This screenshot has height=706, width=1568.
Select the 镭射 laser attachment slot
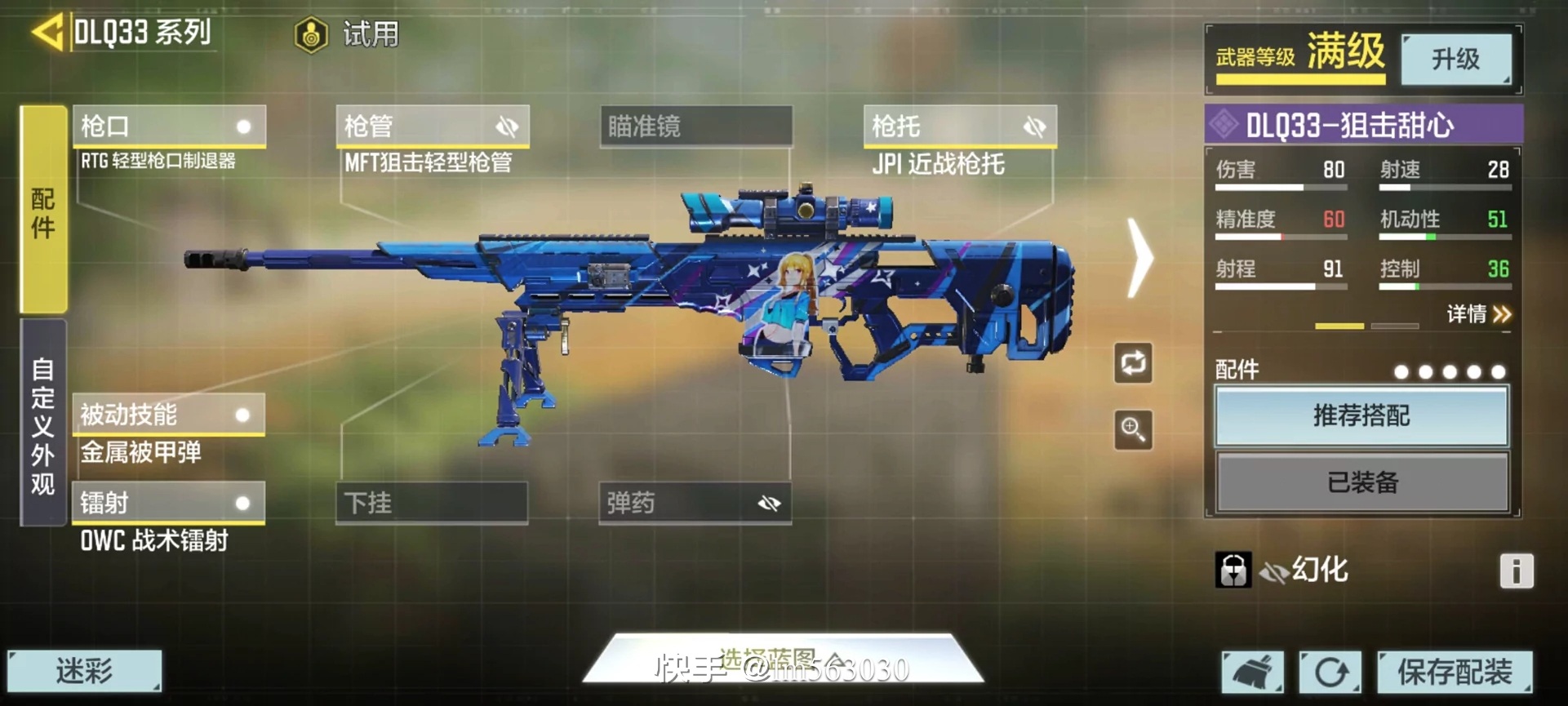tap(169, 503)
